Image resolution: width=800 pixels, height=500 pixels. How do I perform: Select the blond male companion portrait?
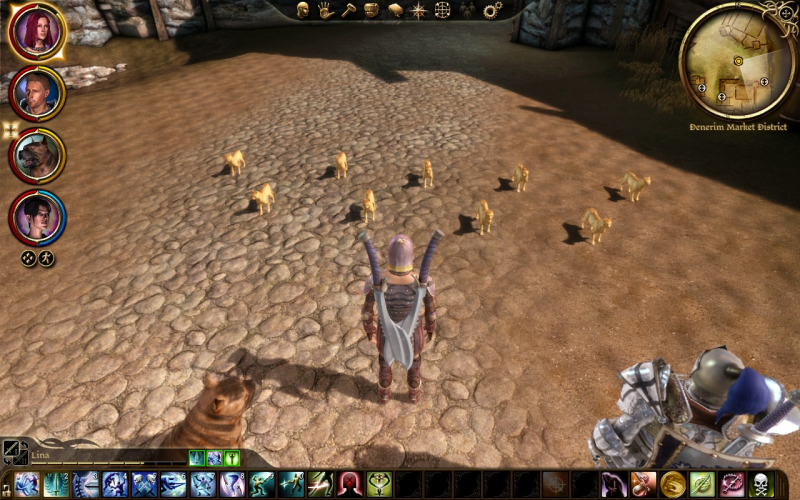(x=37, y=93)
